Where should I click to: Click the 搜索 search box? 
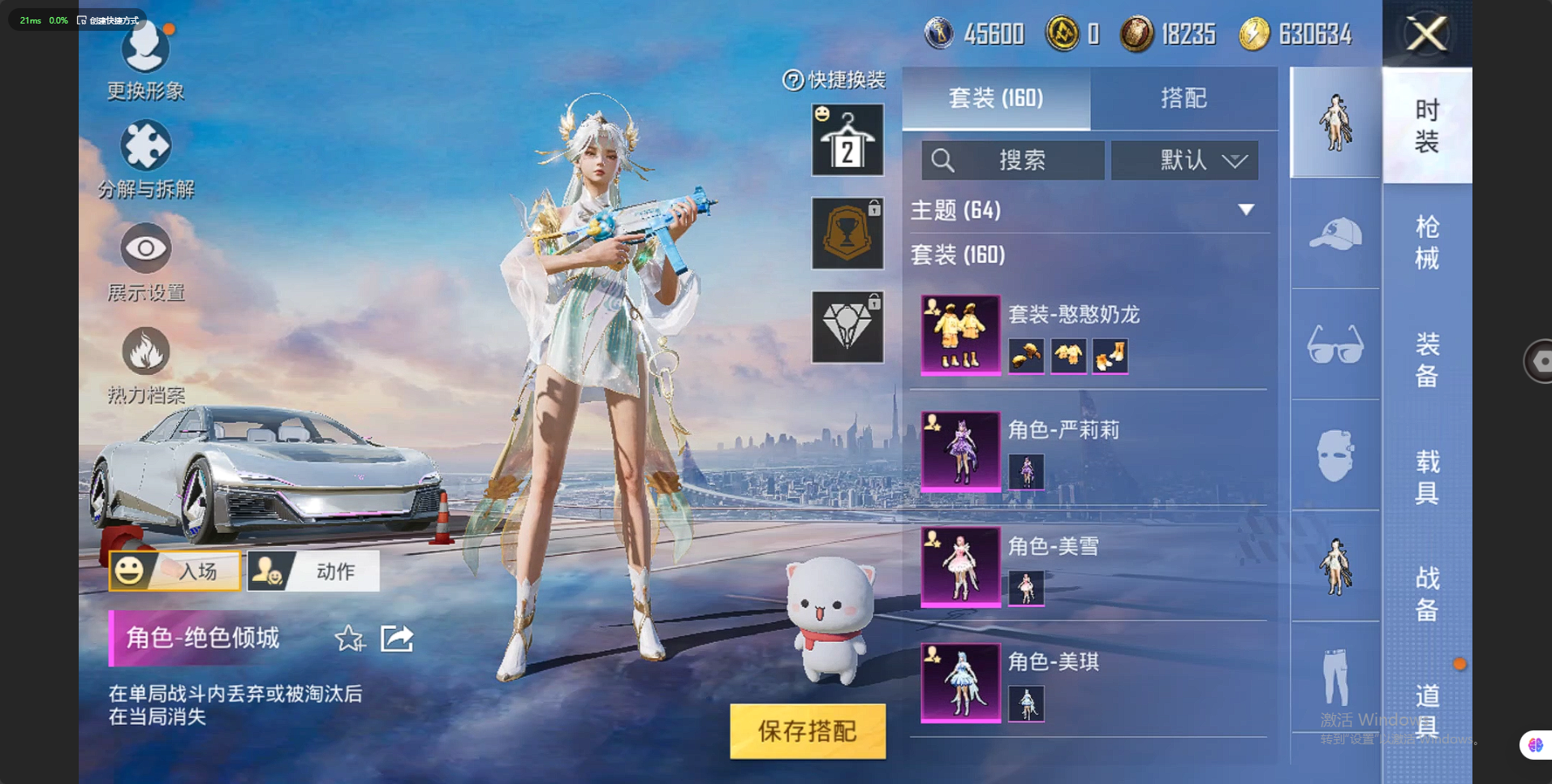click(1012, 160)
